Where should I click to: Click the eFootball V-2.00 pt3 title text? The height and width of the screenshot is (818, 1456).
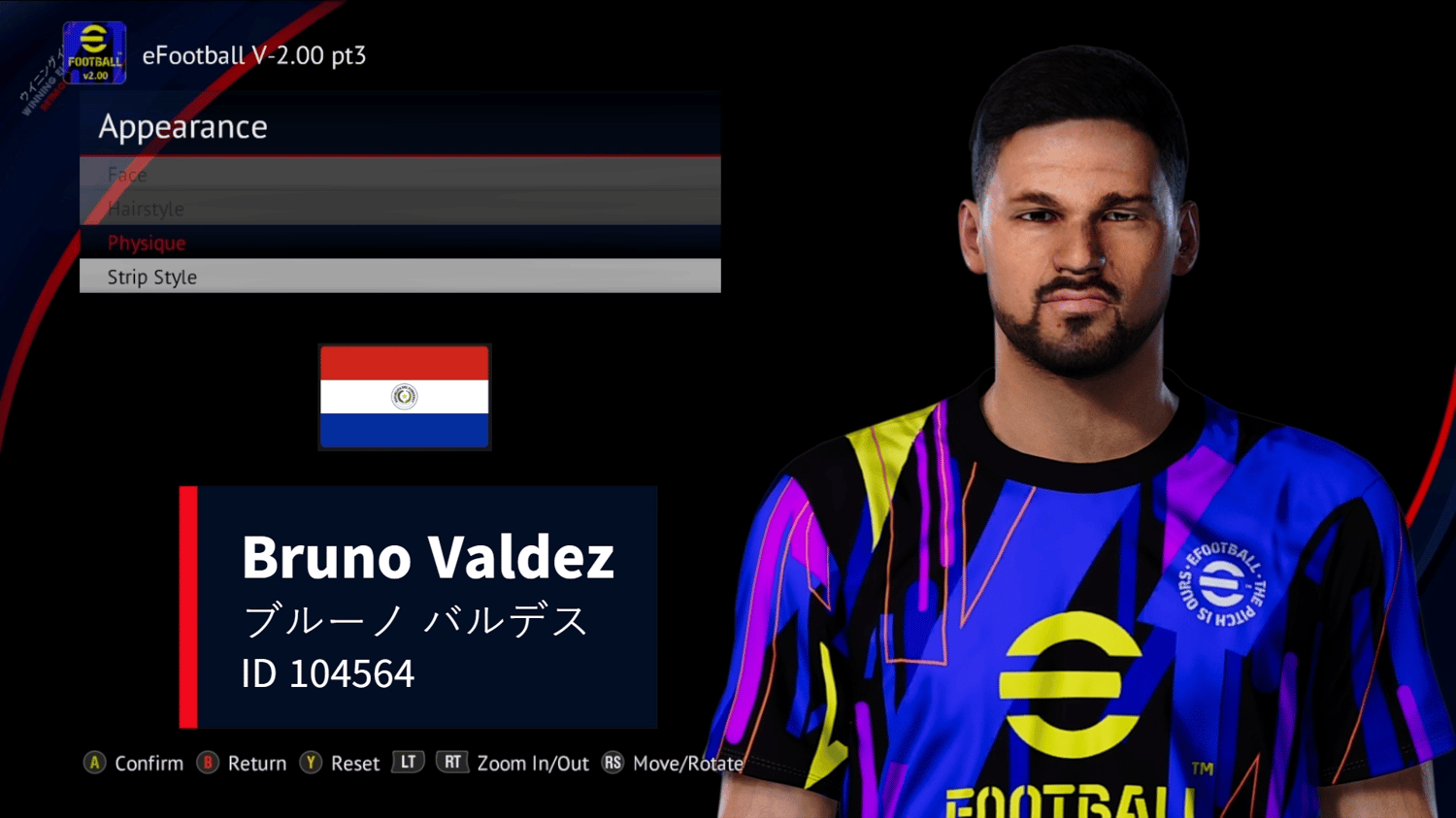coord(256,55)
